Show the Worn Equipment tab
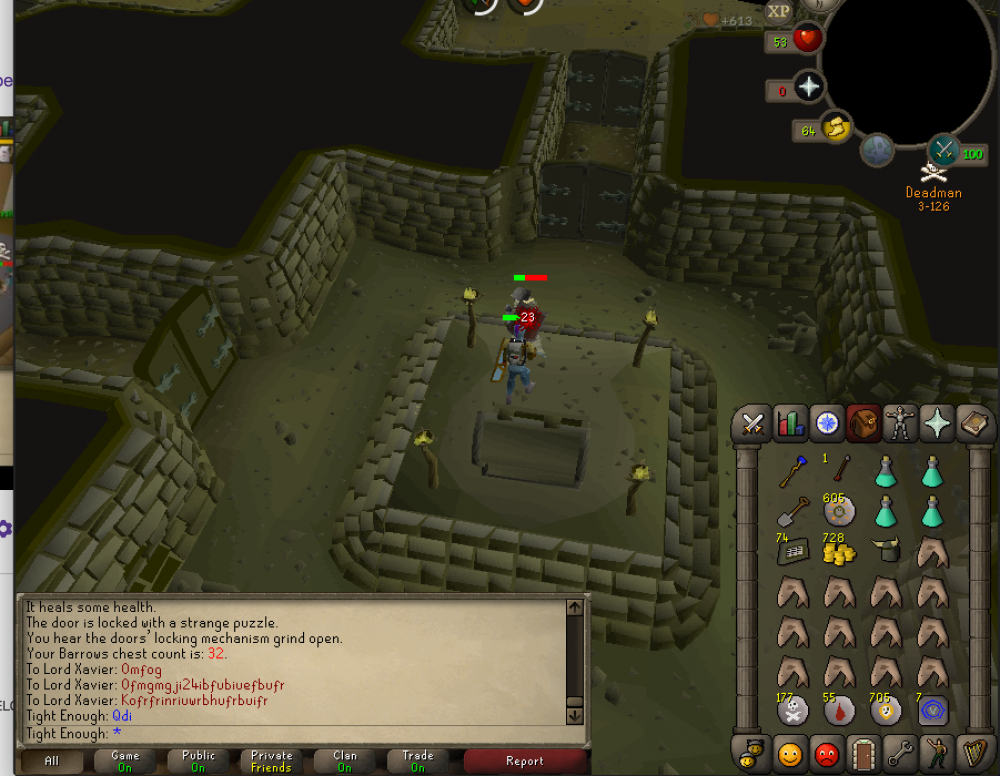 900,423
